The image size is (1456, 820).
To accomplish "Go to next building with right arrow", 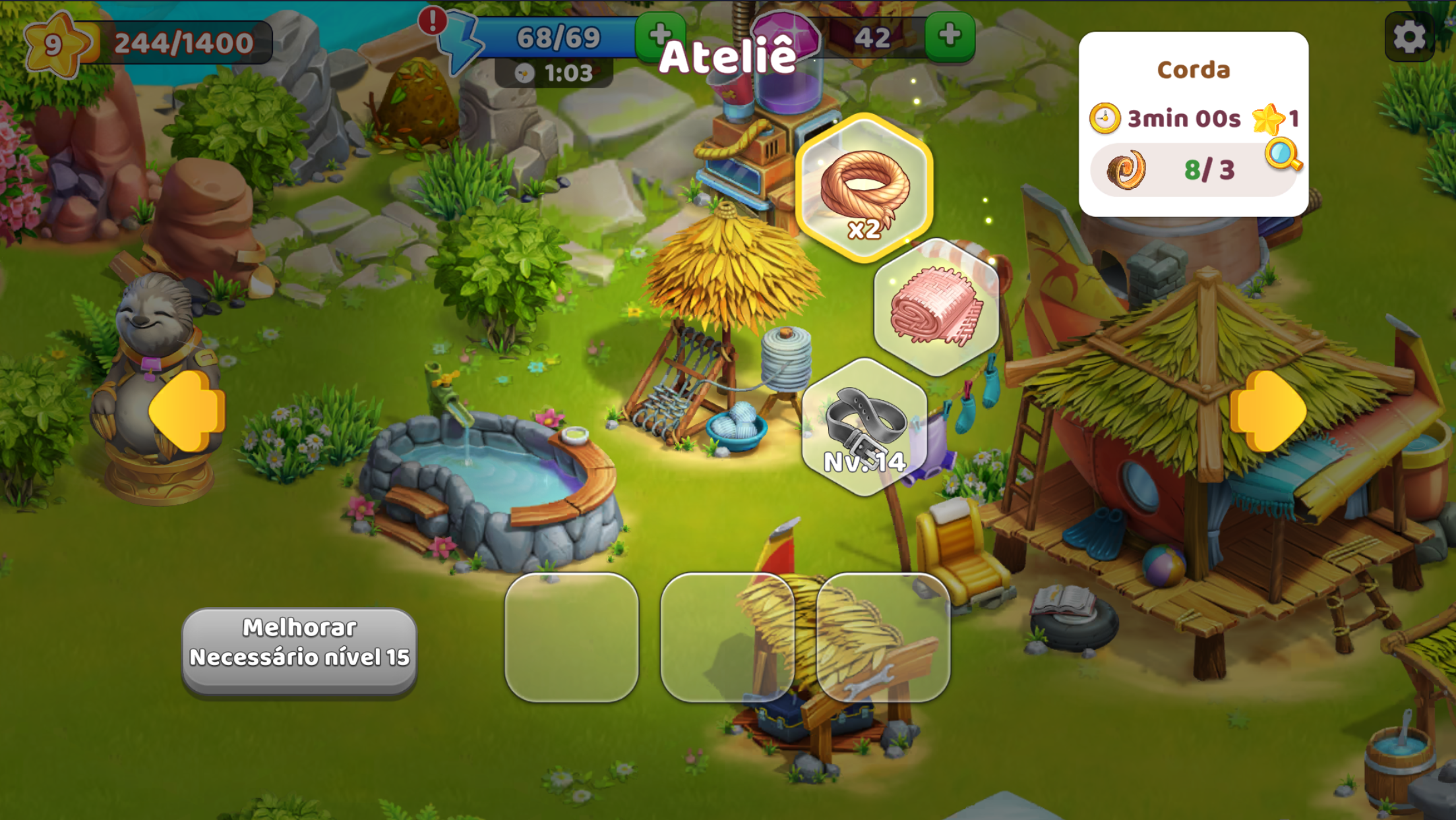I will tap(1267, 411).
